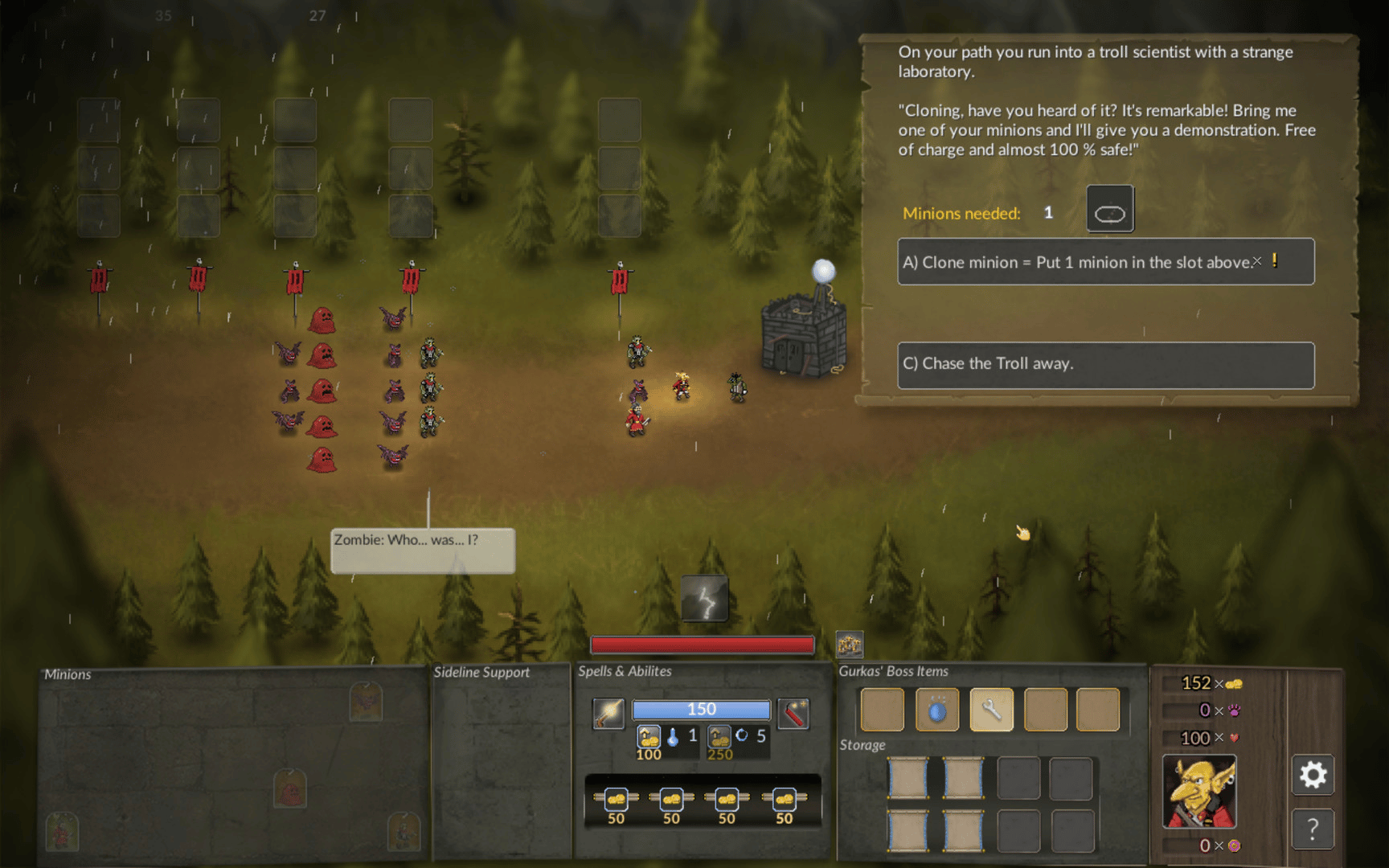Select the wrench boss item
Screen dimensions: 1389x868
991,710
